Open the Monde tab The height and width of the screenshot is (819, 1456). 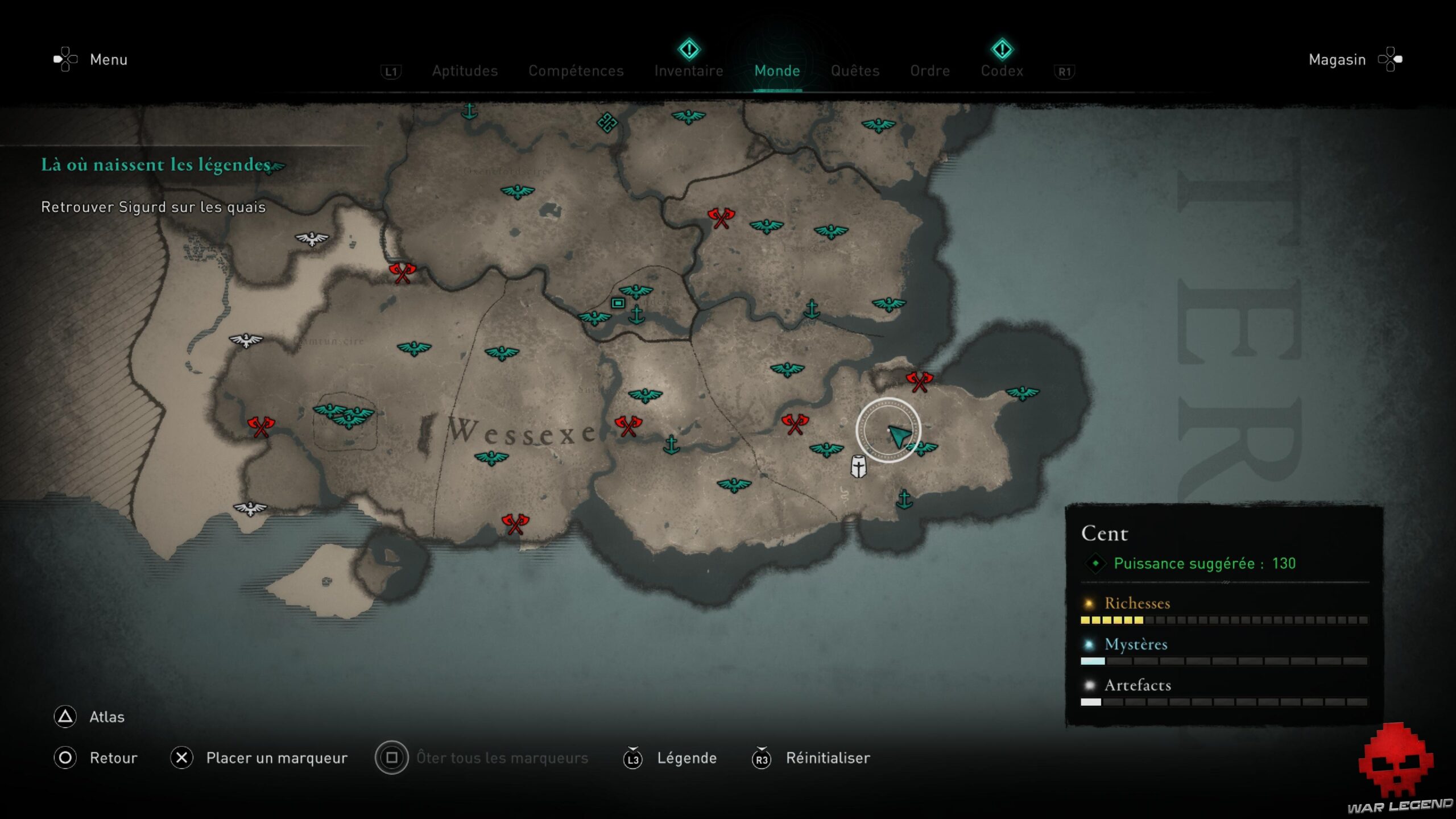tap(777, 71)
